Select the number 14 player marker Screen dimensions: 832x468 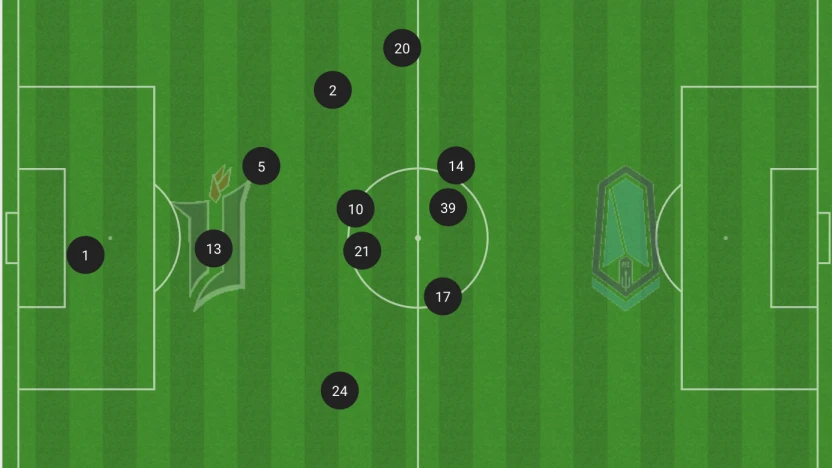coord(456,166)
